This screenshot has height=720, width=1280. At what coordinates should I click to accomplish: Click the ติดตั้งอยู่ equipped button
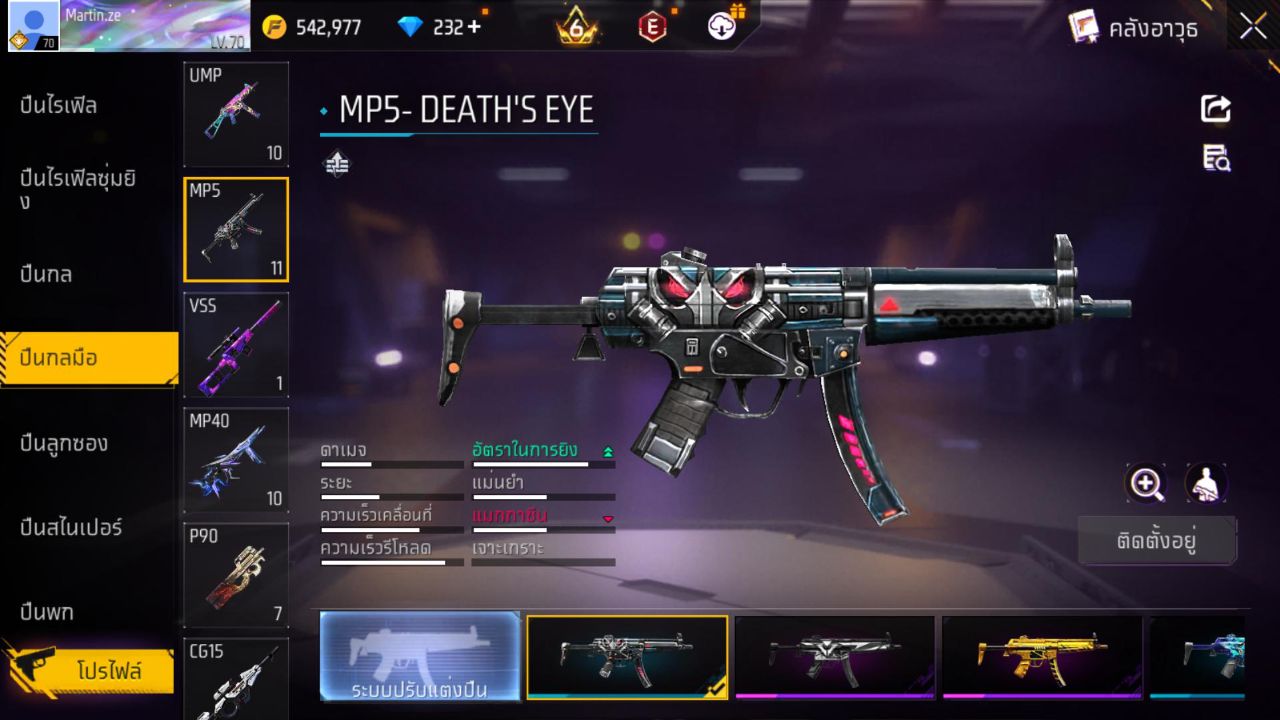tap(1157, 540)
